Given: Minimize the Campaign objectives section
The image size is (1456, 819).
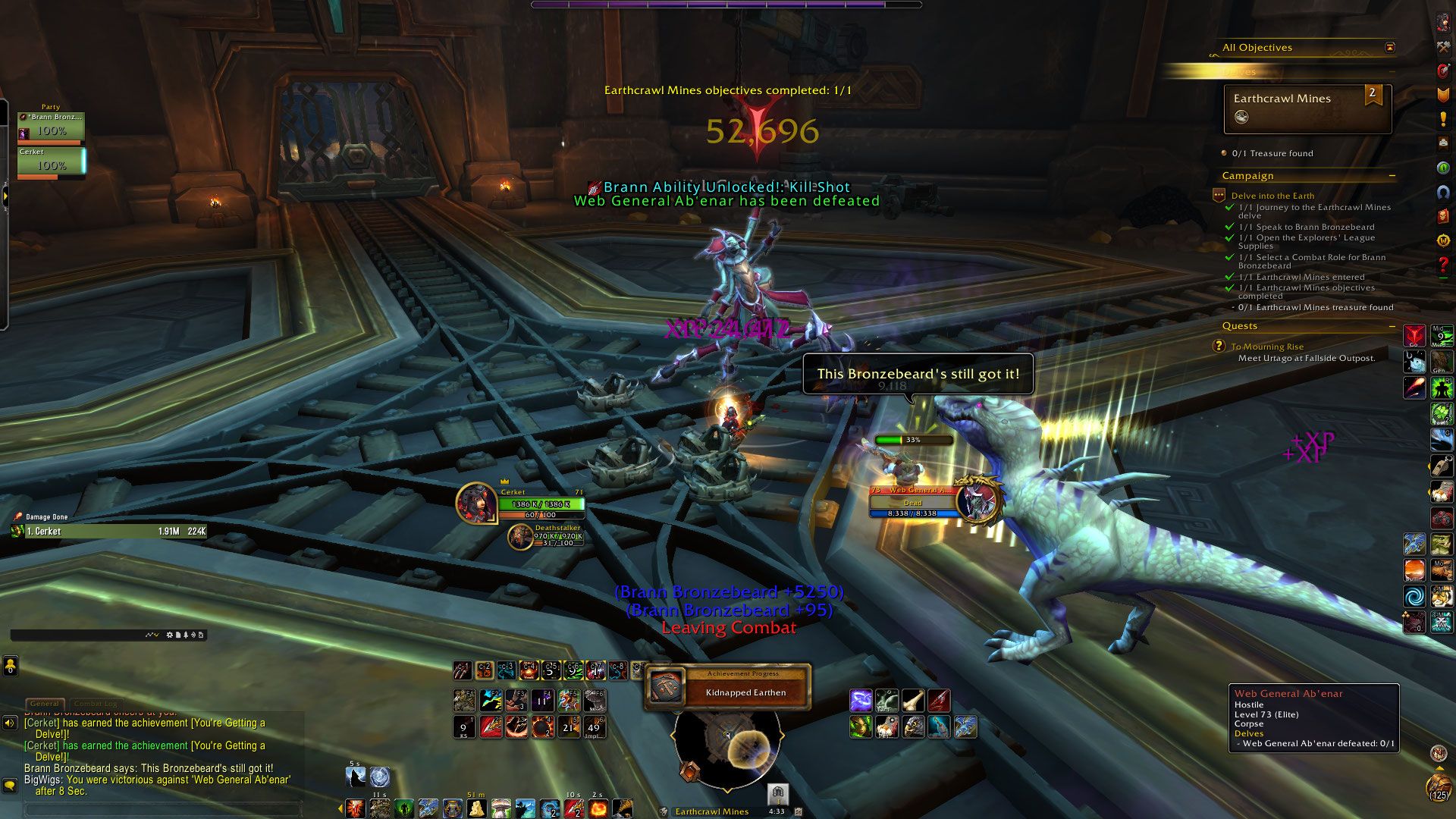Looking at the screenshot, I should [1392, 176].
